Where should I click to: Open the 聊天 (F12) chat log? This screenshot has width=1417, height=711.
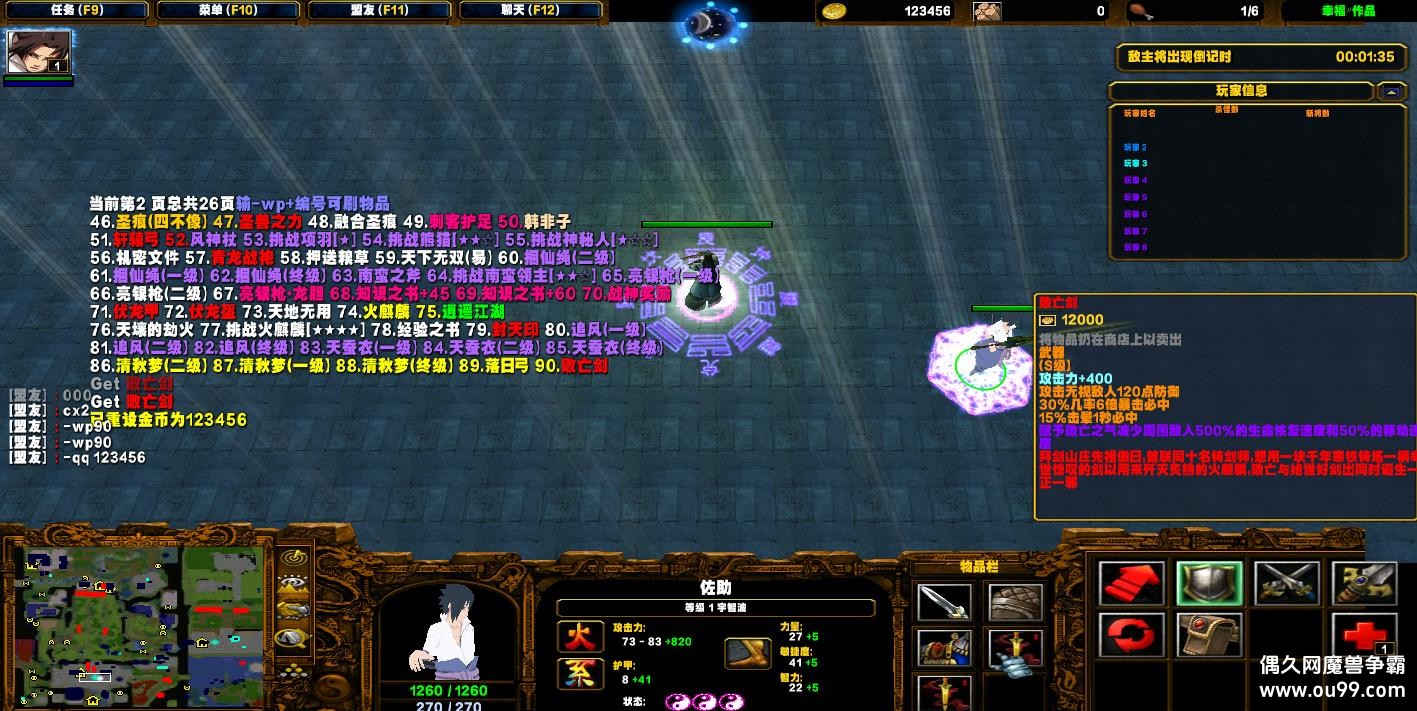(531, 11)
